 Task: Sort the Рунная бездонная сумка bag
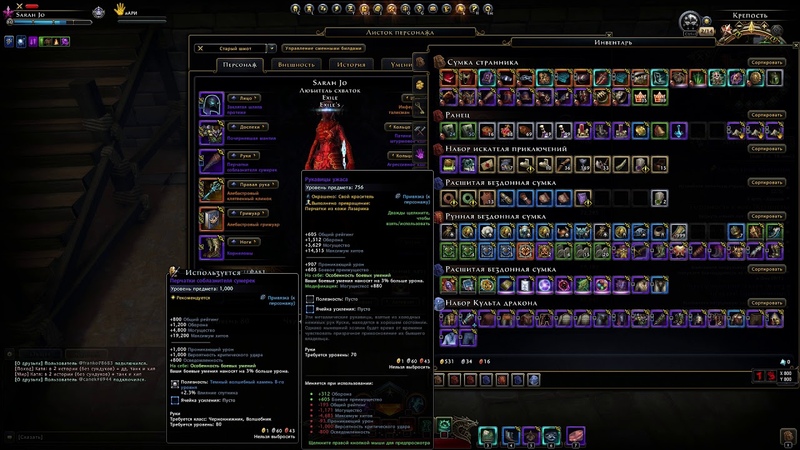(767, 216)
